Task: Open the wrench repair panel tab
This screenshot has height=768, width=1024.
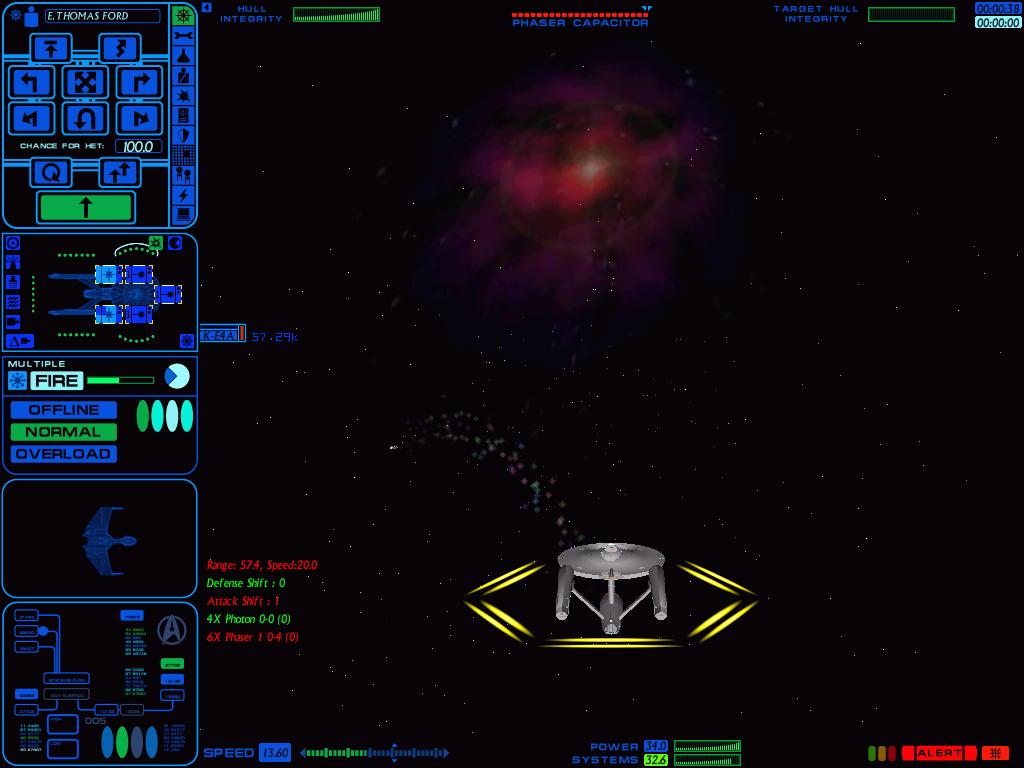Action: (x=183, y=36)
